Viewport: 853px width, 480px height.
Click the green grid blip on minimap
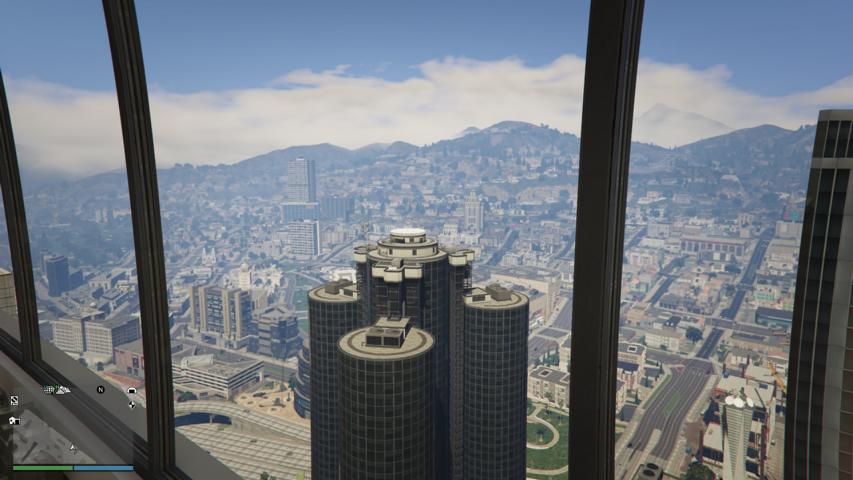tap(48, 389)
